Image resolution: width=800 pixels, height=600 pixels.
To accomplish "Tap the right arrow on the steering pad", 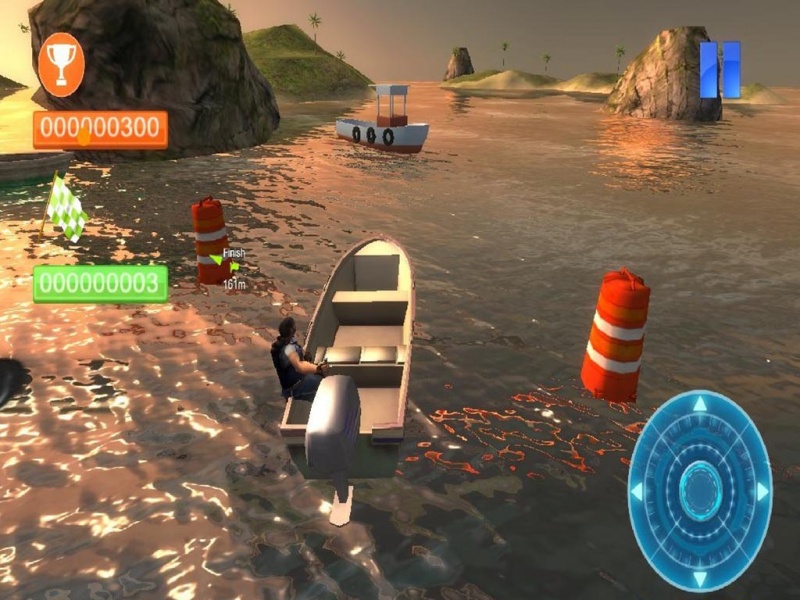I will (762, 491).
